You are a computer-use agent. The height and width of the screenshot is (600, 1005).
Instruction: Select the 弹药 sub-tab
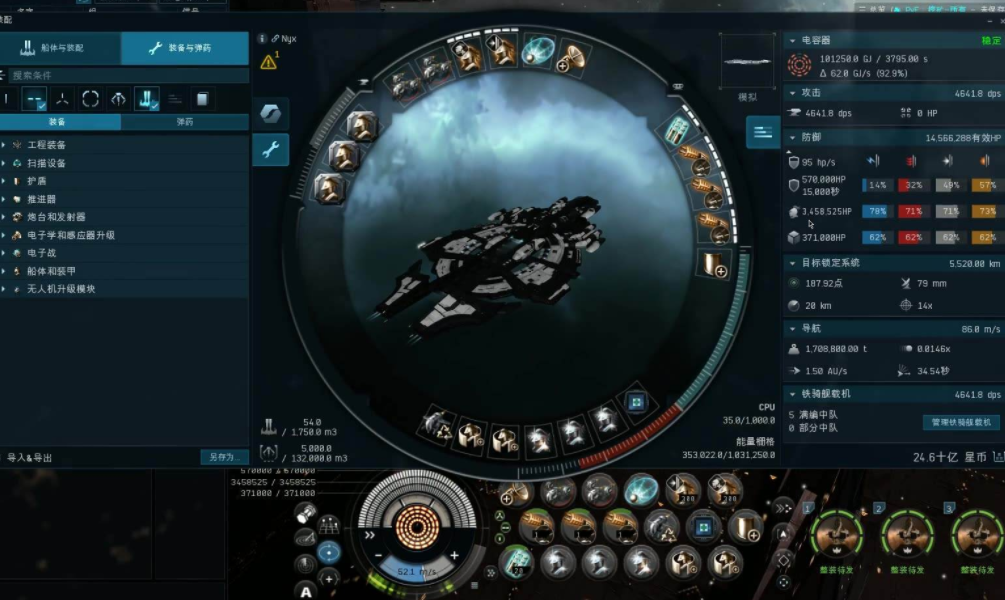[184, 122]
